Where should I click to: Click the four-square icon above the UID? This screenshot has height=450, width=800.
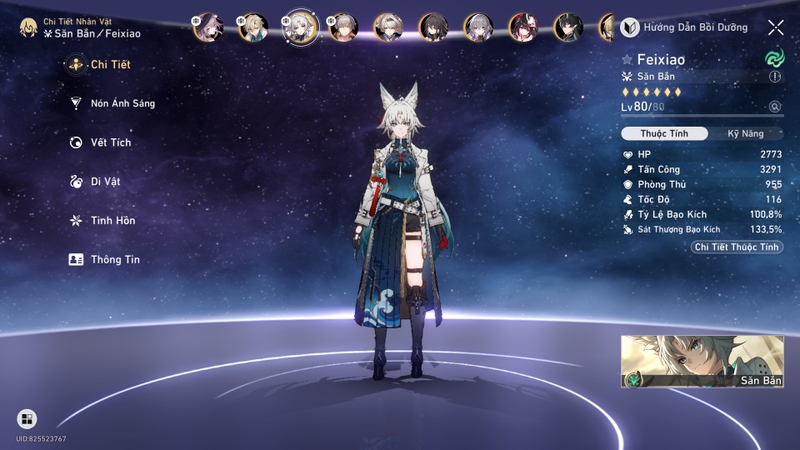(27, 419)
